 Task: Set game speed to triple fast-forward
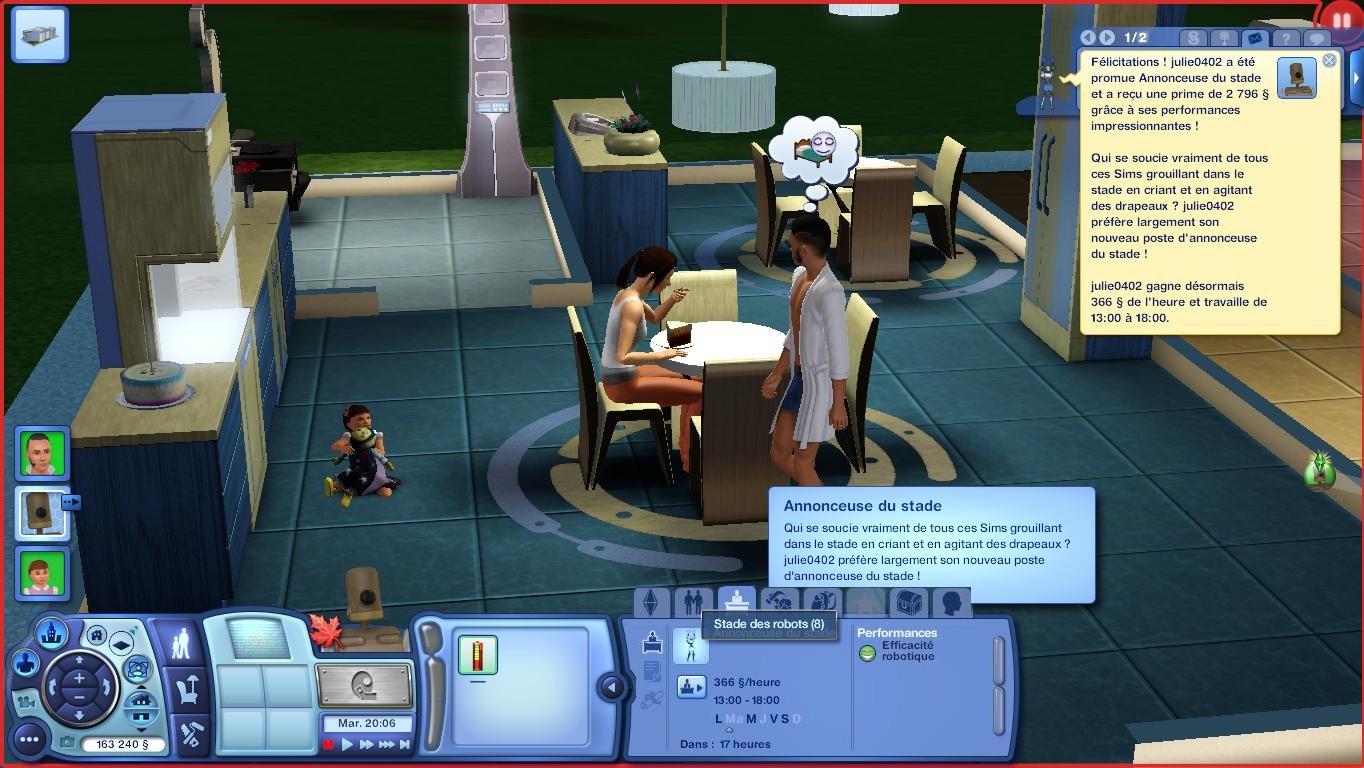point(387,744)
